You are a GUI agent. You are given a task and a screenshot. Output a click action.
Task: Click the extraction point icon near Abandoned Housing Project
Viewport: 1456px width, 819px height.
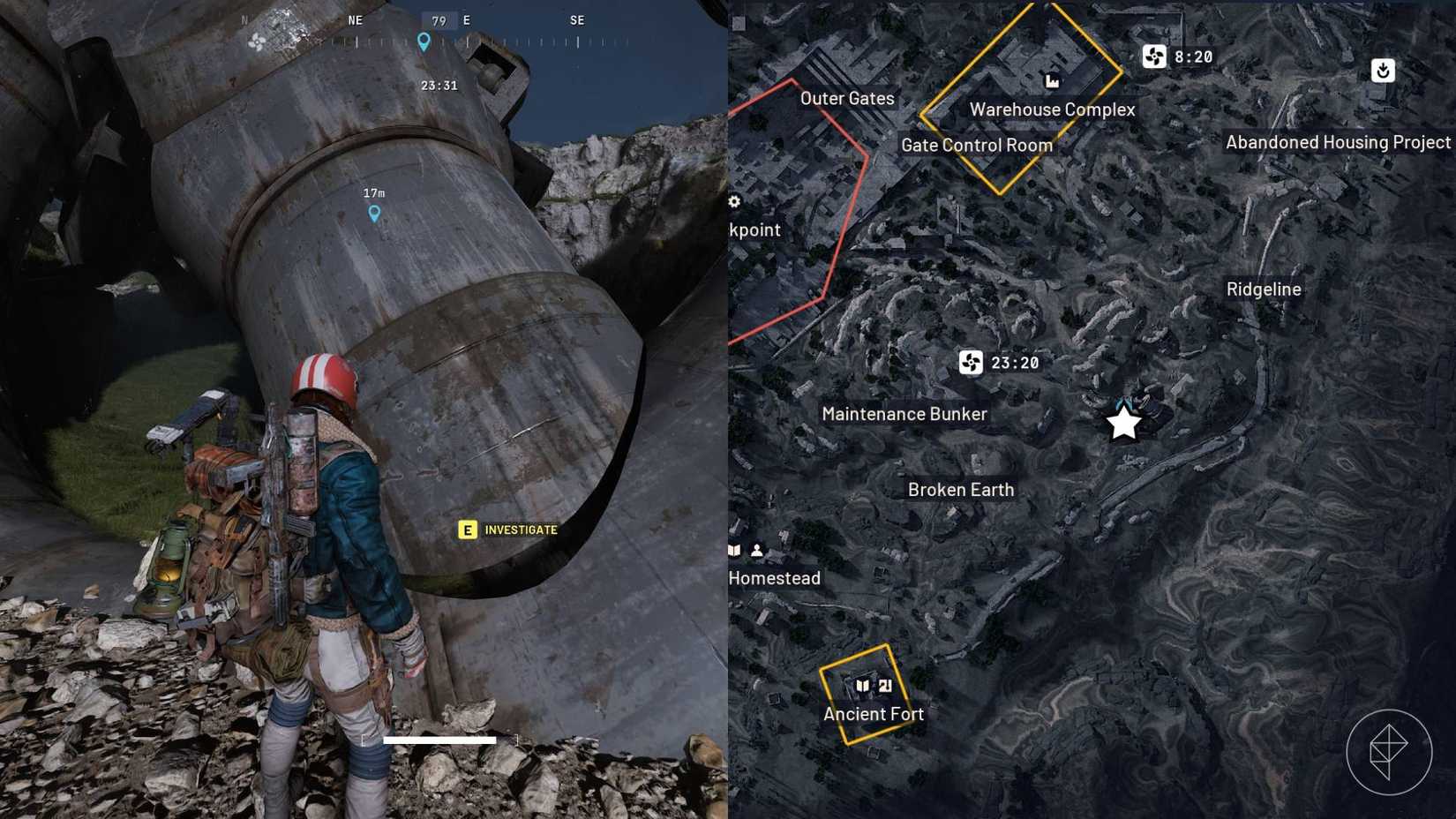[x=1382, y=71]
